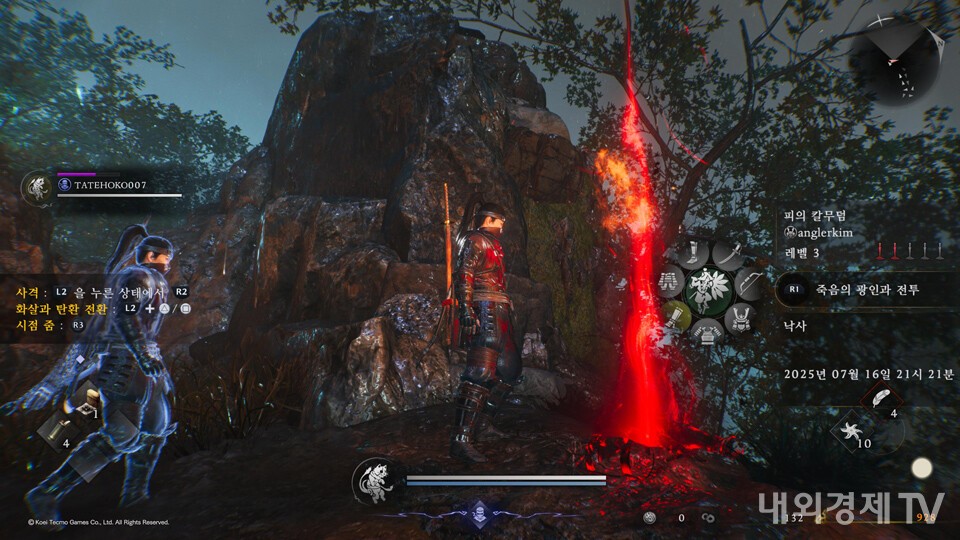Select the stance indicator diamond icon
Image resolution: width=960 pixels, height=540 pixels.
coord(478,511)
